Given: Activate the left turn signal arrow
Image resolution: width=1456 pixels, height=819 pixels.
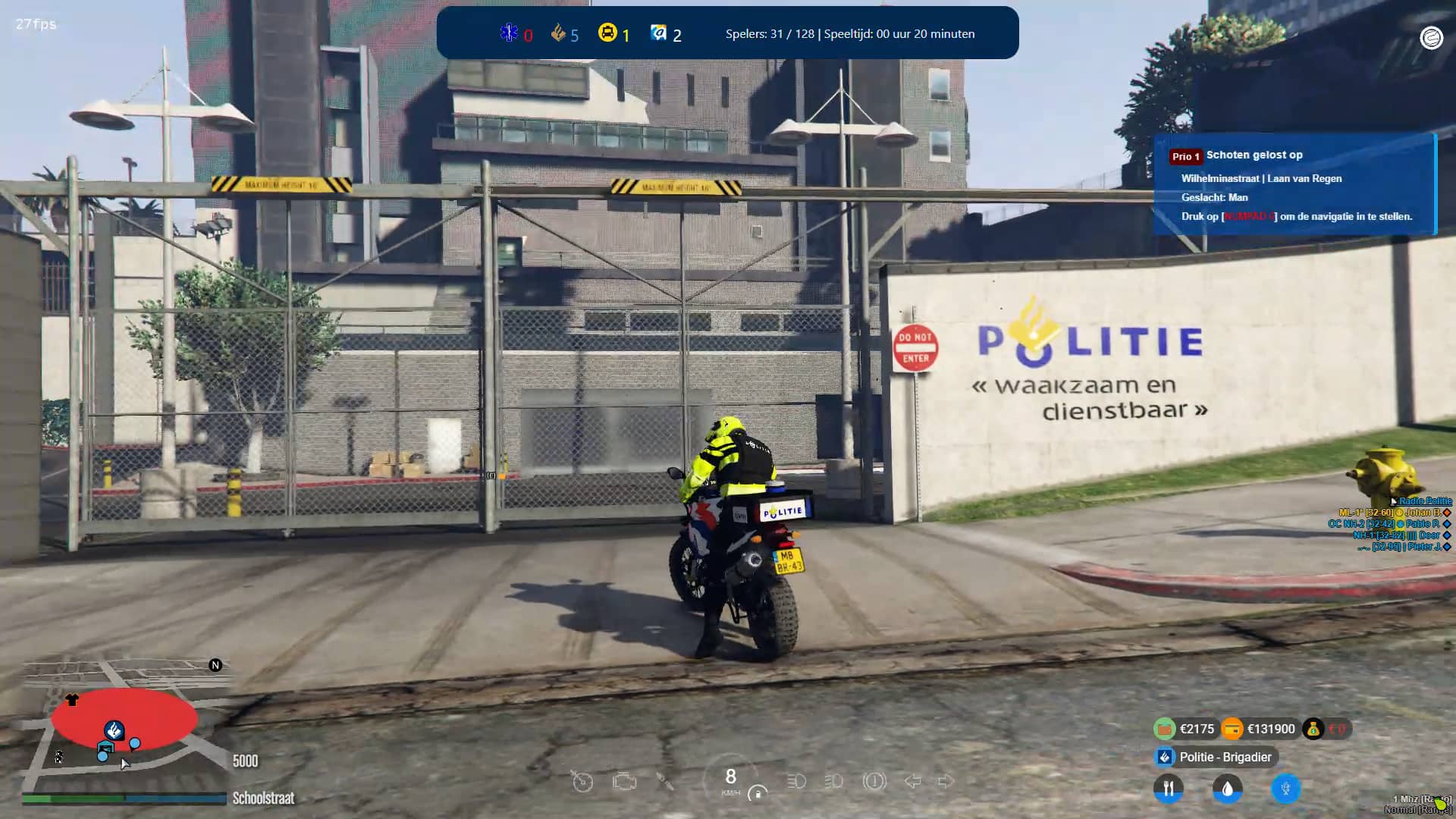Looking at the screenshot, I should pos(912,781).
